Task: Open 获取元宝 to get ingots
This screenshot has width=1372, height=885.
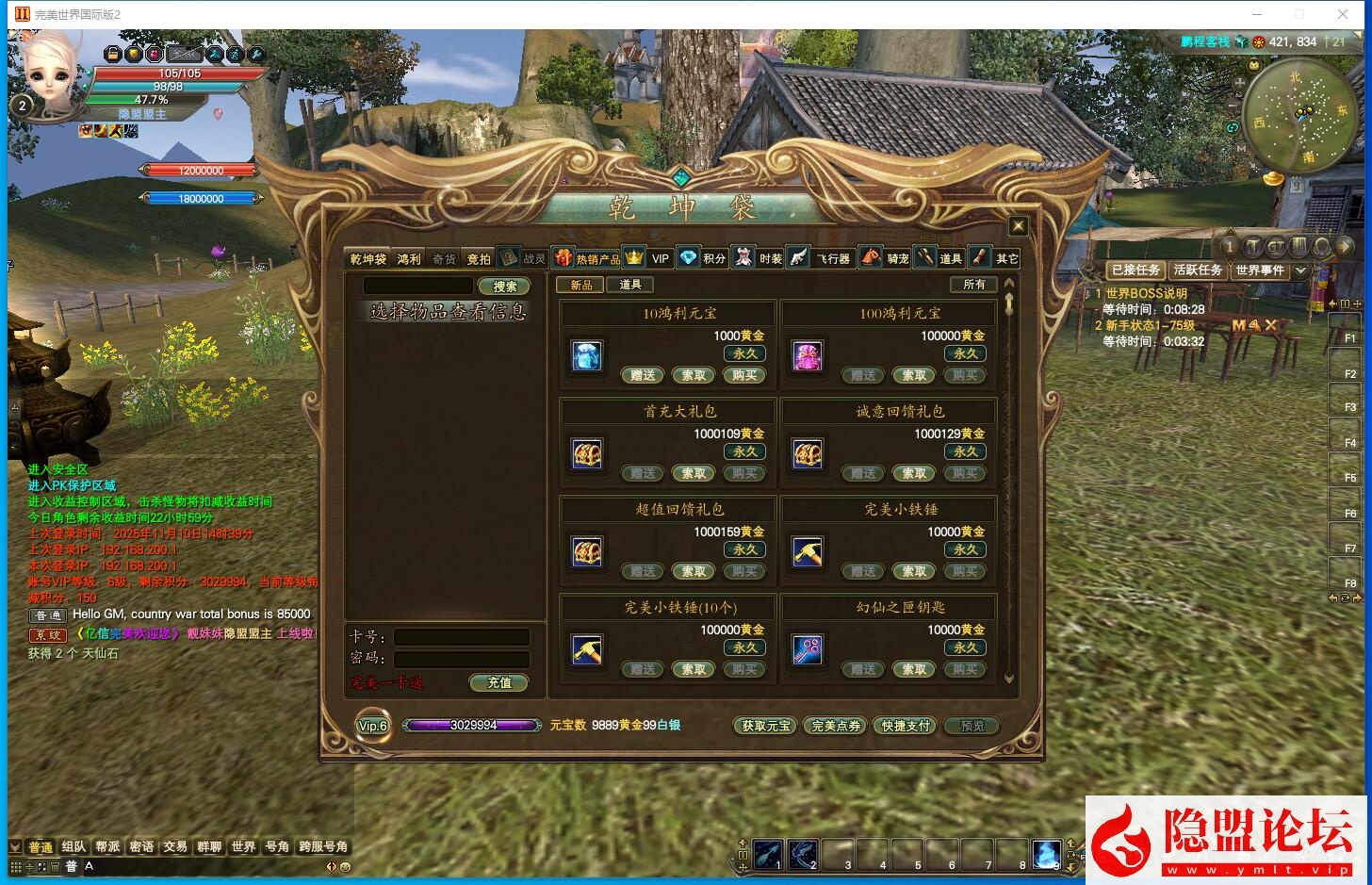Action: 766,726
